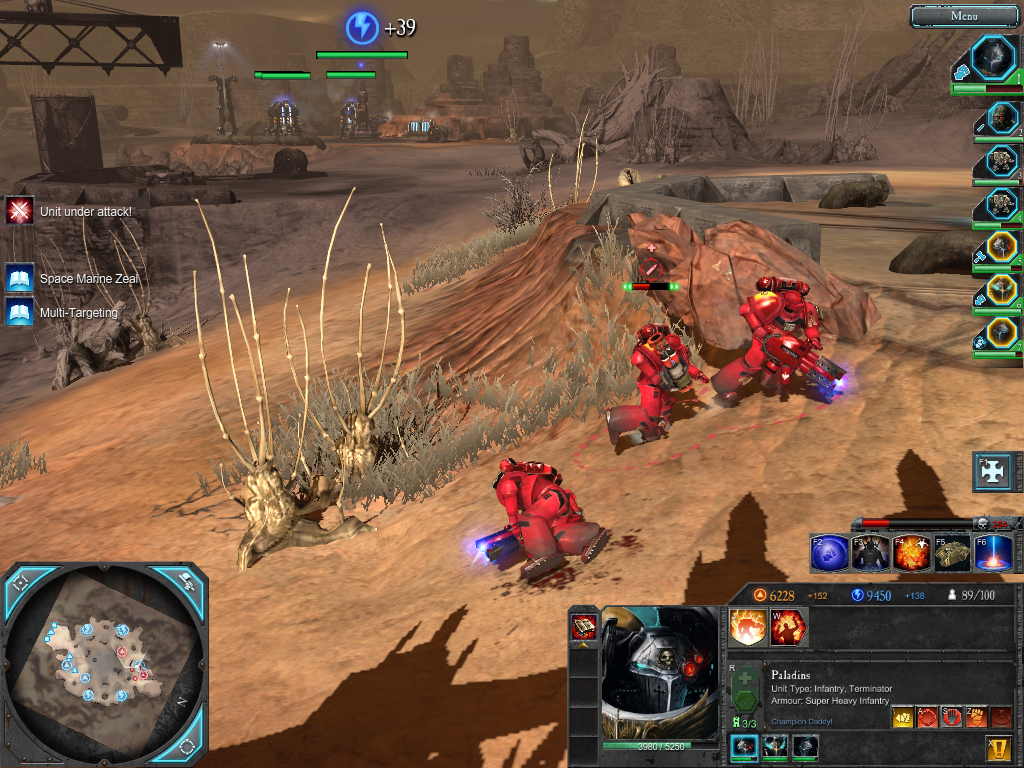Open the Multi-Targeting tip
The height and width of the screenshot is (768, 1024).
[x=19, y=312]
